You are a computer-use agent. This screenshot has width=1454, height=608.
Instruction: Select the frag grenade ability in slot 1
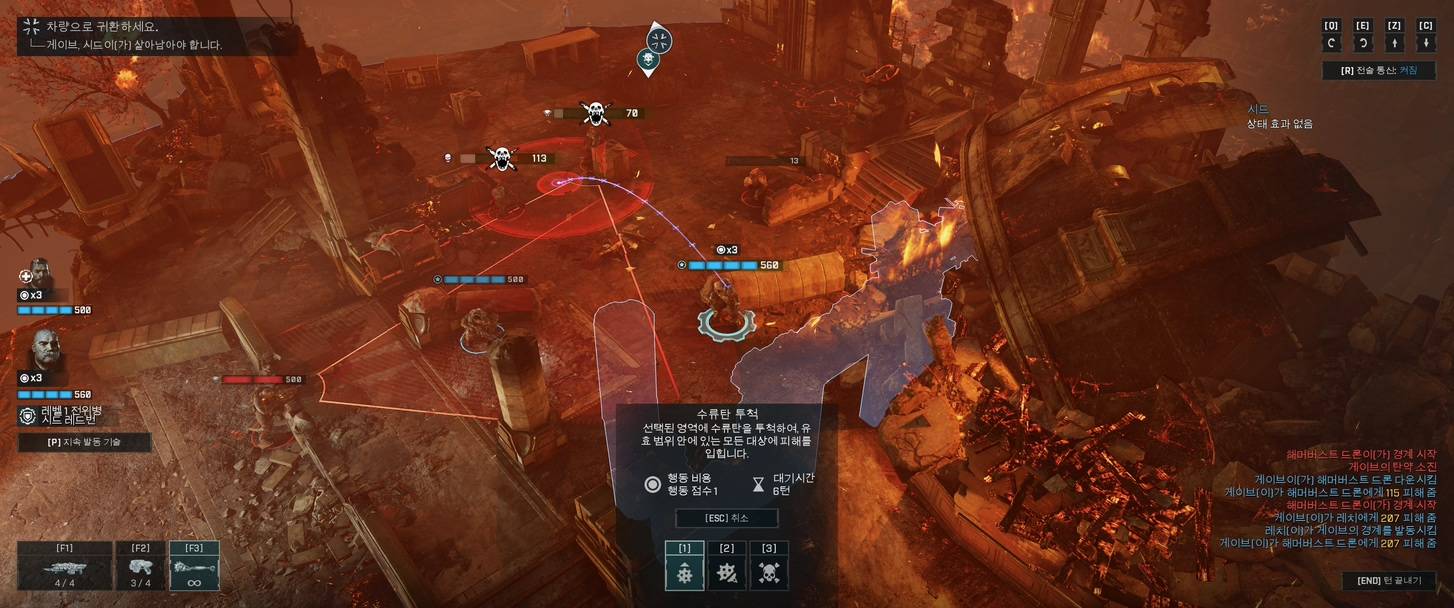click(685, 573)
